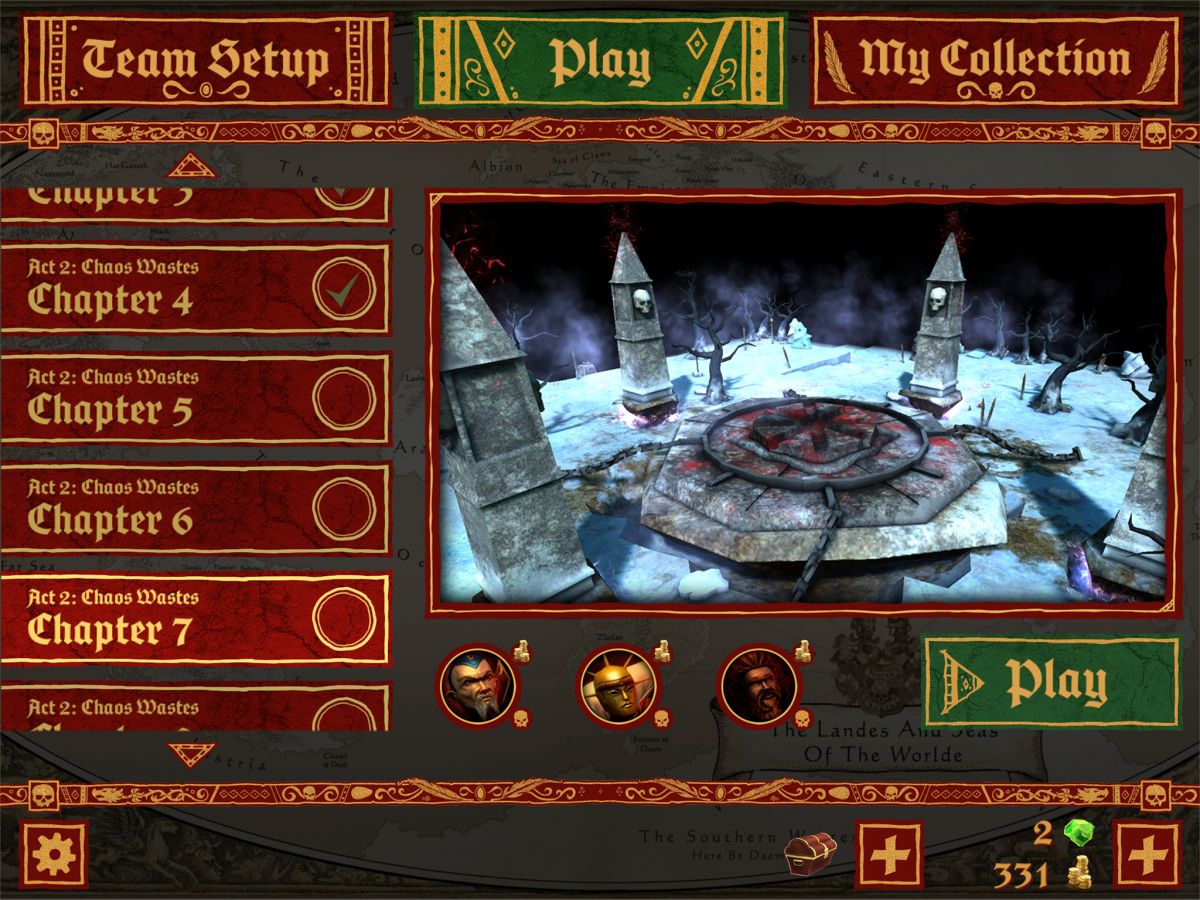Screen dimensions: 1200x900
Task: Pick Chapter 6 in the chapter list
Action: (x=195, y=509)
